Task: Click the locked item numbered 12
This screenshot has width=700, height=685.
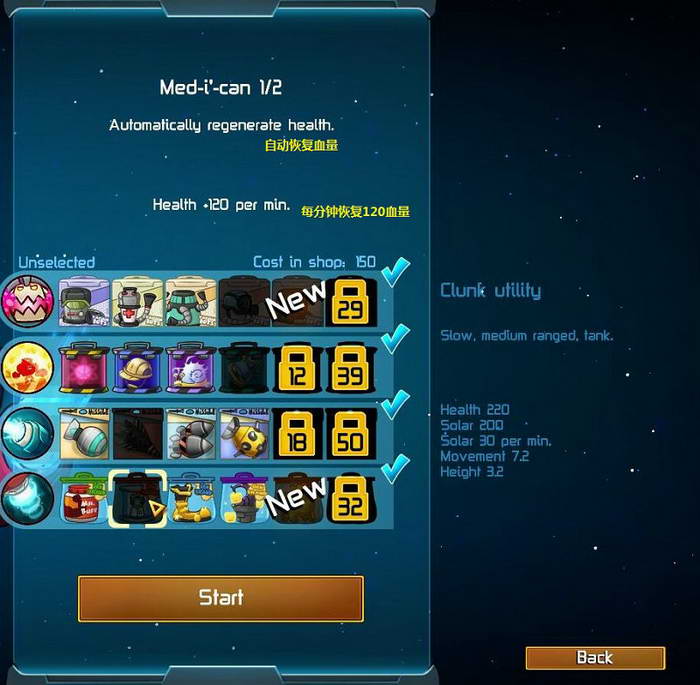Action: tap(298, 367)
